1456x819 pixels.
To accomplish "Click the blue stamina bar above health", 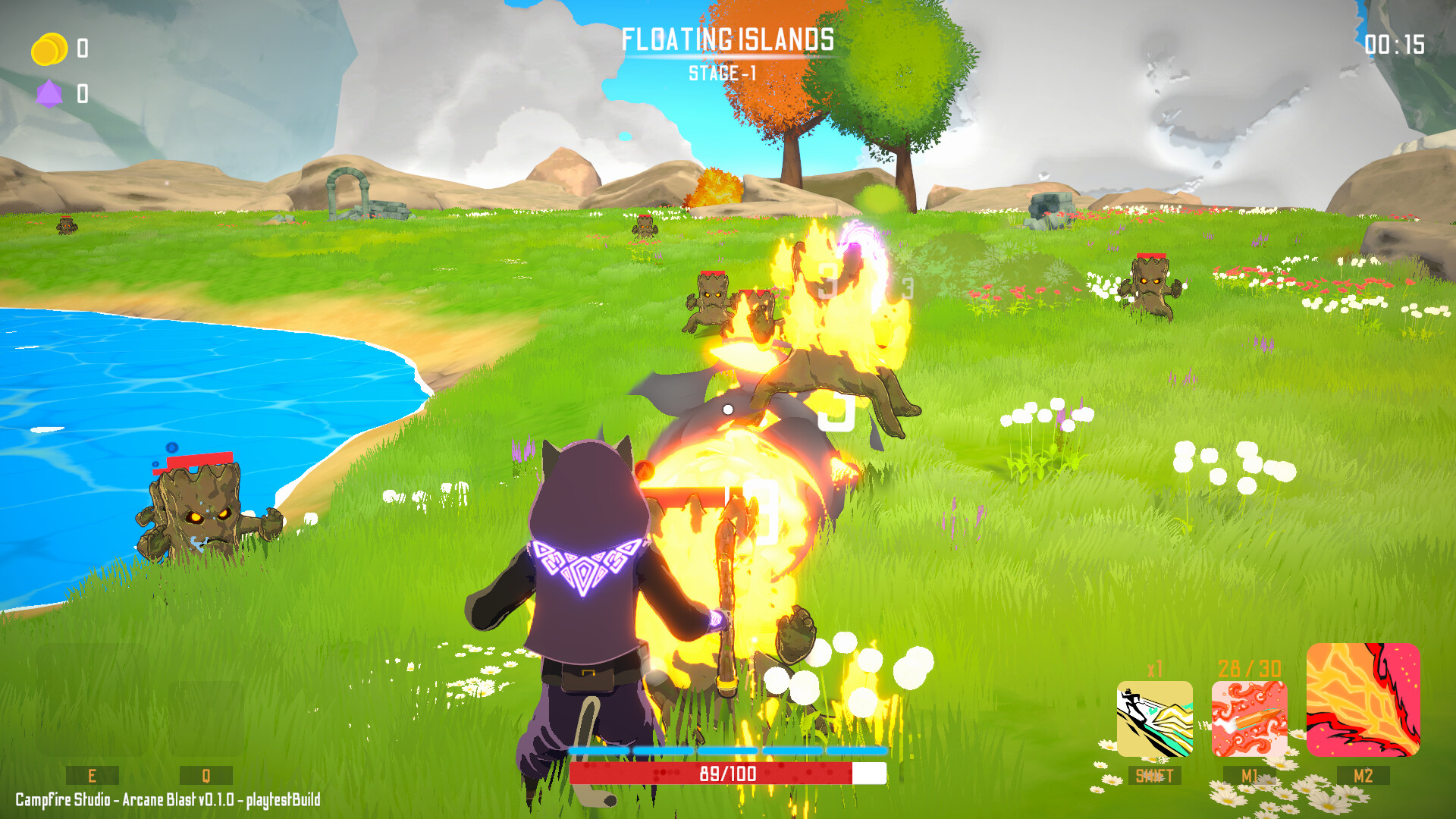I will coord(726,750).
